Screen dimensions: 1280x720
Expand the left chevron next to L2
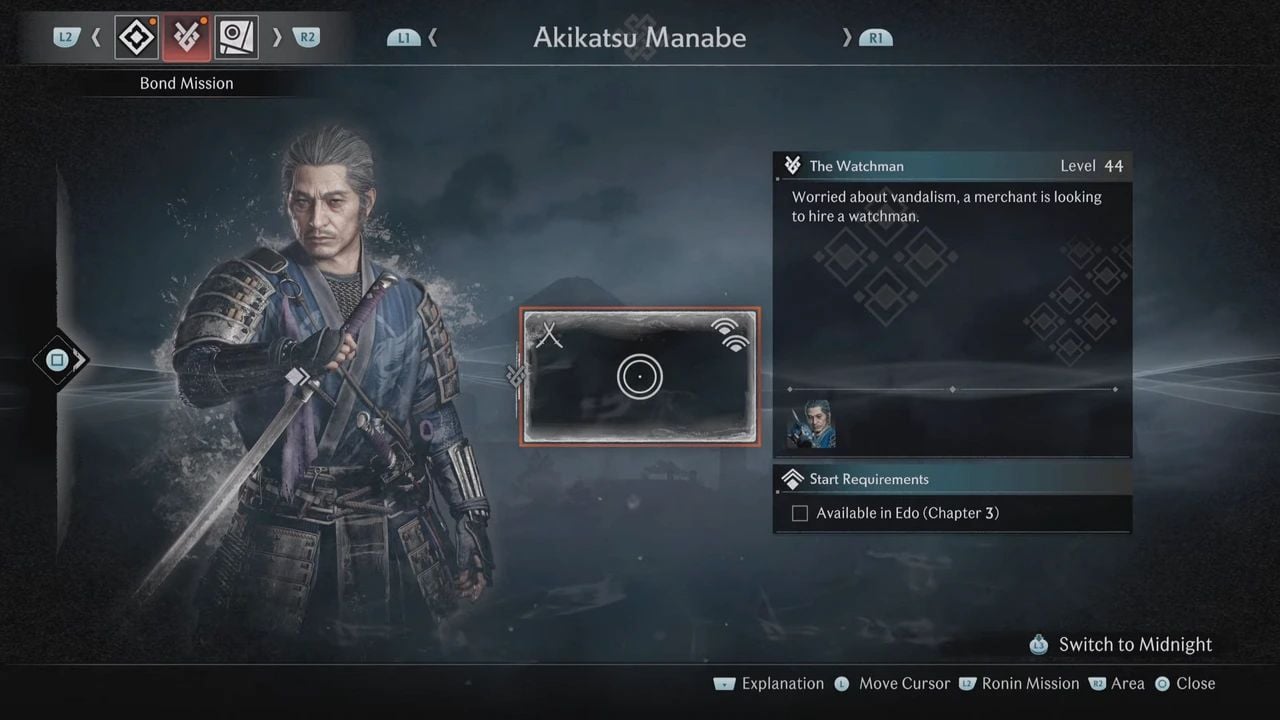tap(96, 36)
